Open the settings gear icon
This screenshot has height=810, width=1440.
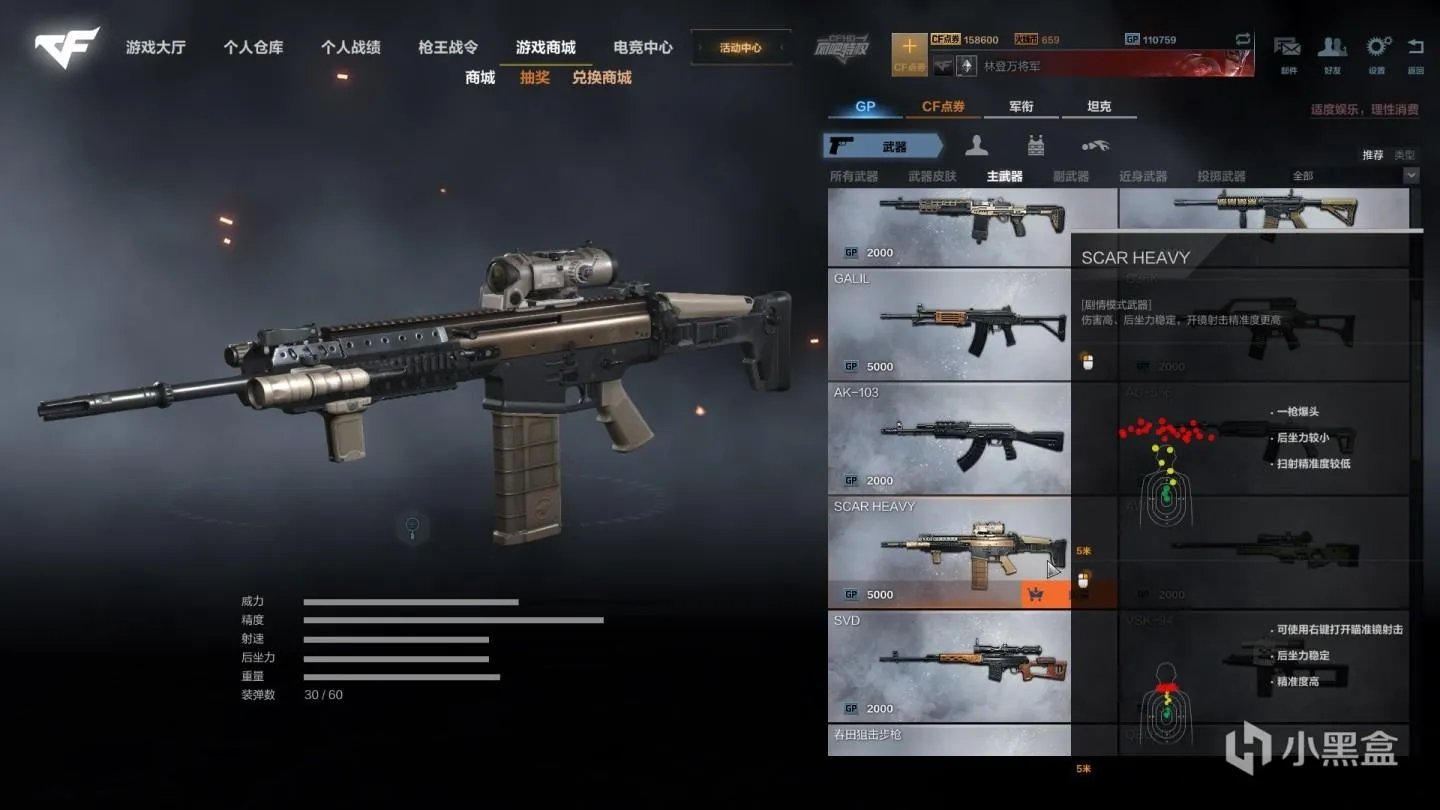click(1378, 47)
